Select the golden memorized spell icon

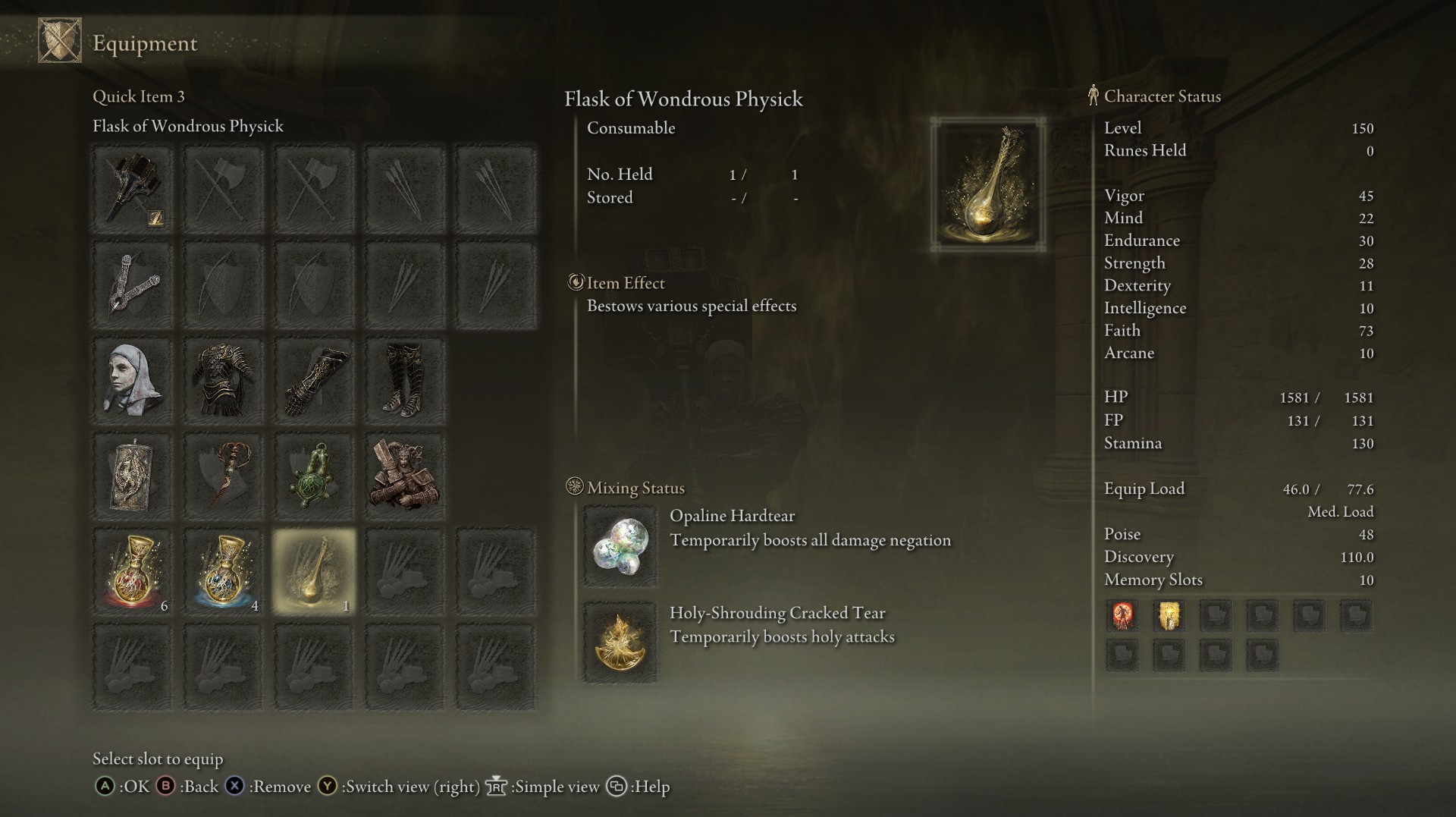tap(1169, 616)
